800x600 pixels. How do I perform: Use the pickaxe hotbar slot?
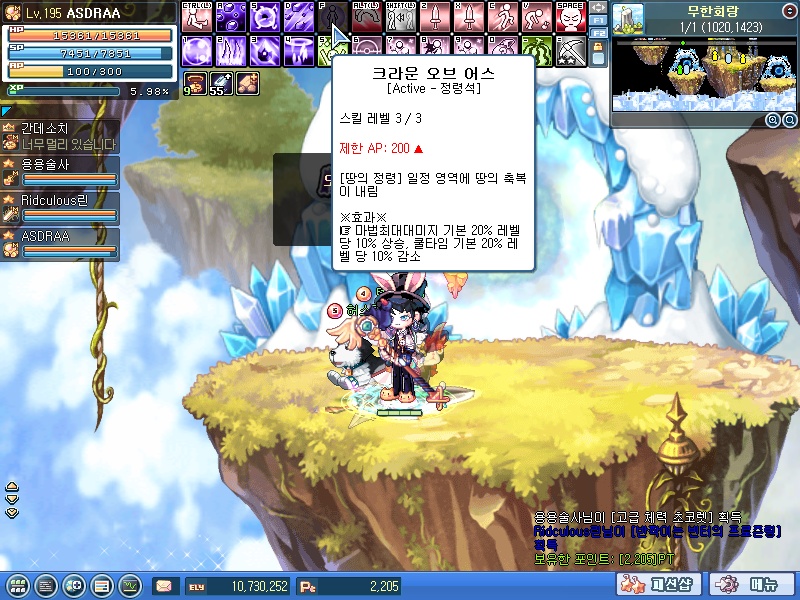point(570,50)
